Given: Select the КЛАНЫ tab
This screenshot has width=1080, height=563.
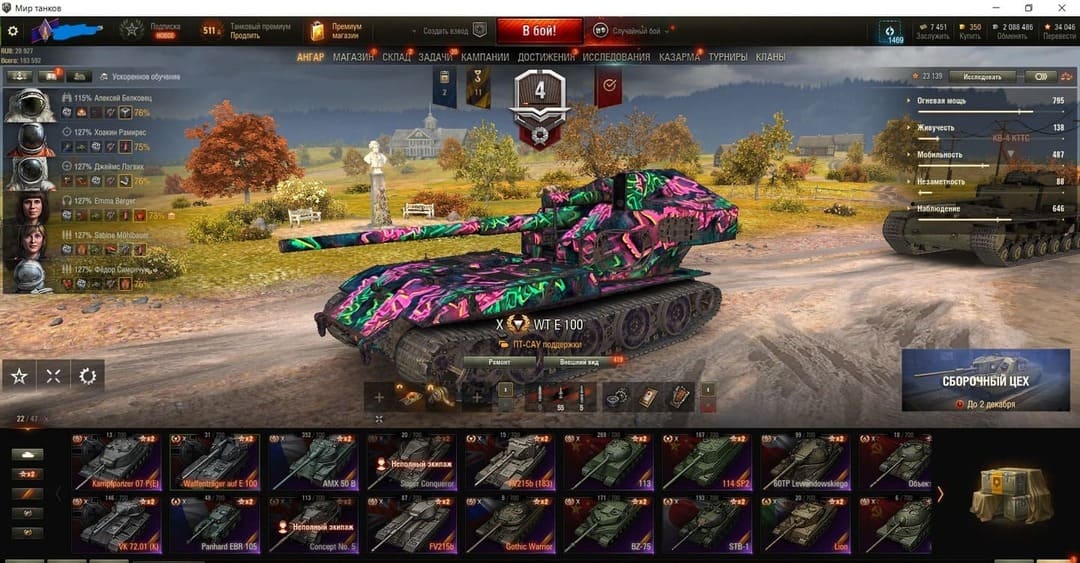Looking at the screenshot, I should tap(770, 57).
